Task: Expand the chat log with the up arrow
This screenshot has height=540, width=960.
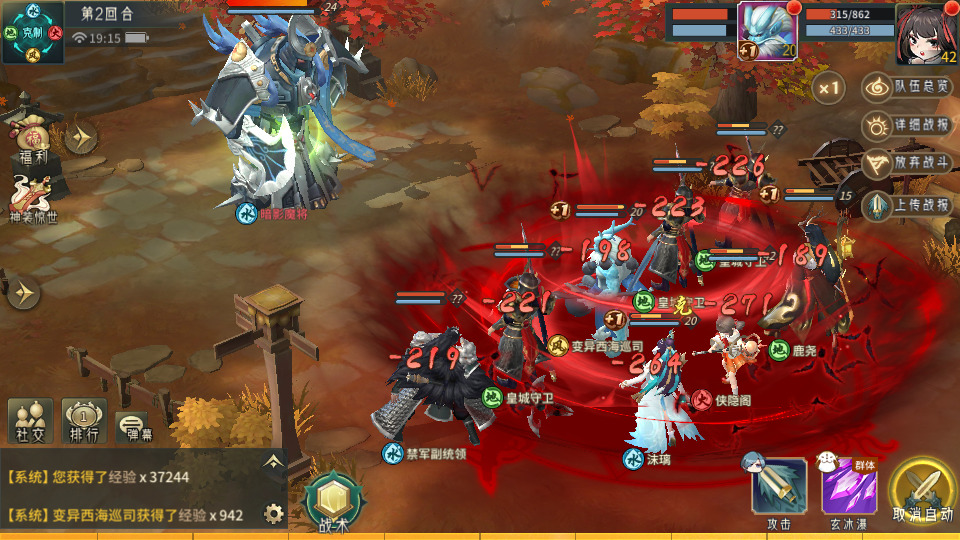Action: pos(272,461)
